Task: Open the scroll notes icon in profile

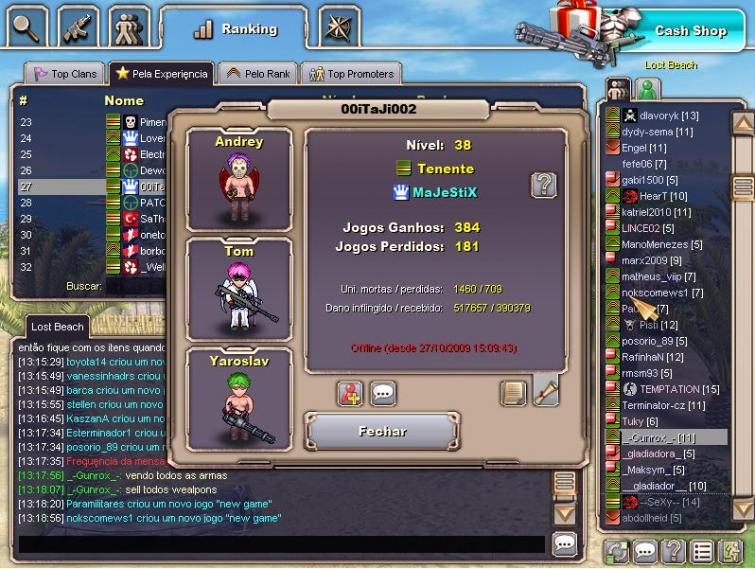Action: pyautogui.click(x=512, y=393)
